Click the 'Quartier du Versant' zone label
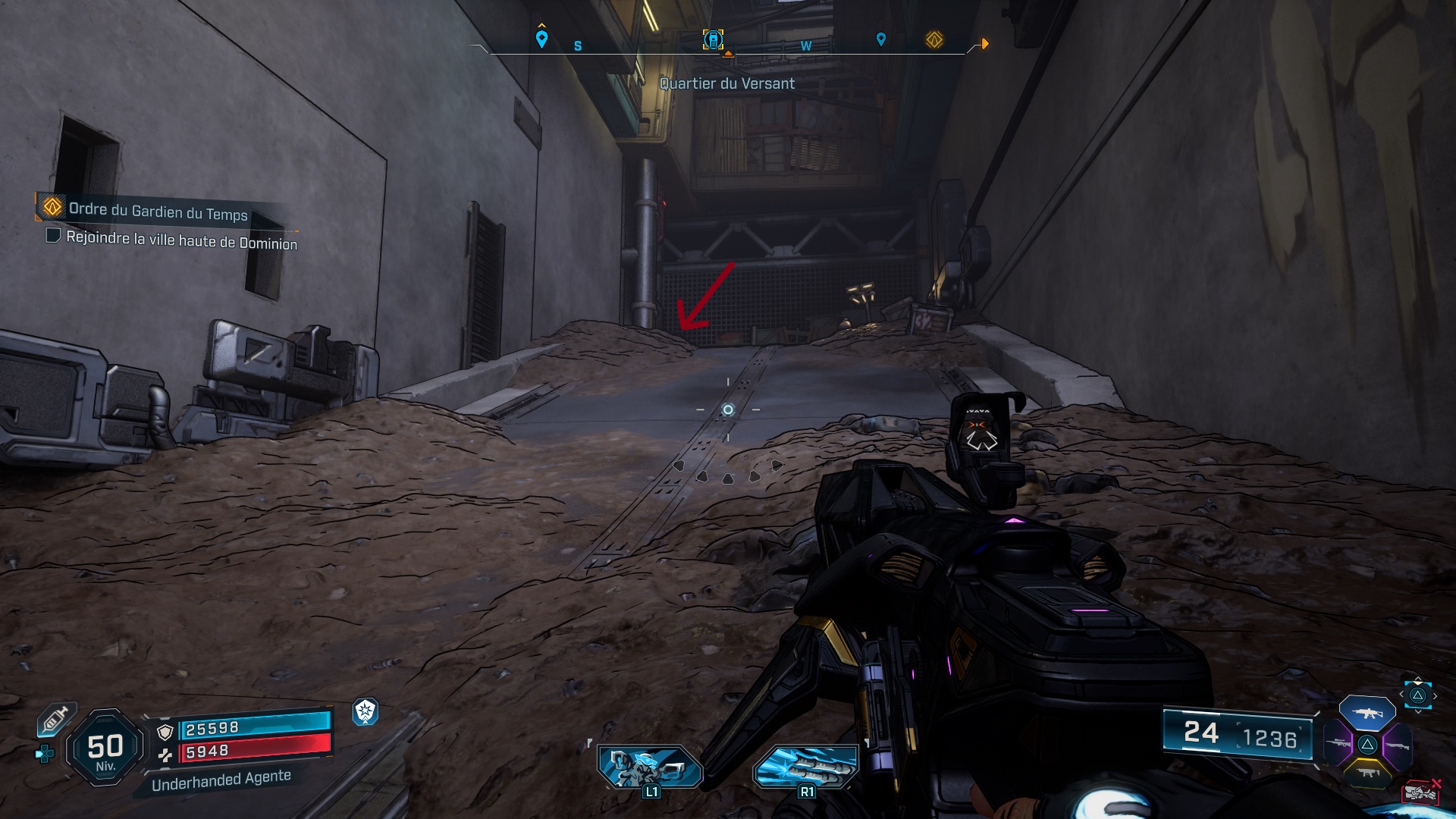This screenshot has height=819, width=1456. 727,84
